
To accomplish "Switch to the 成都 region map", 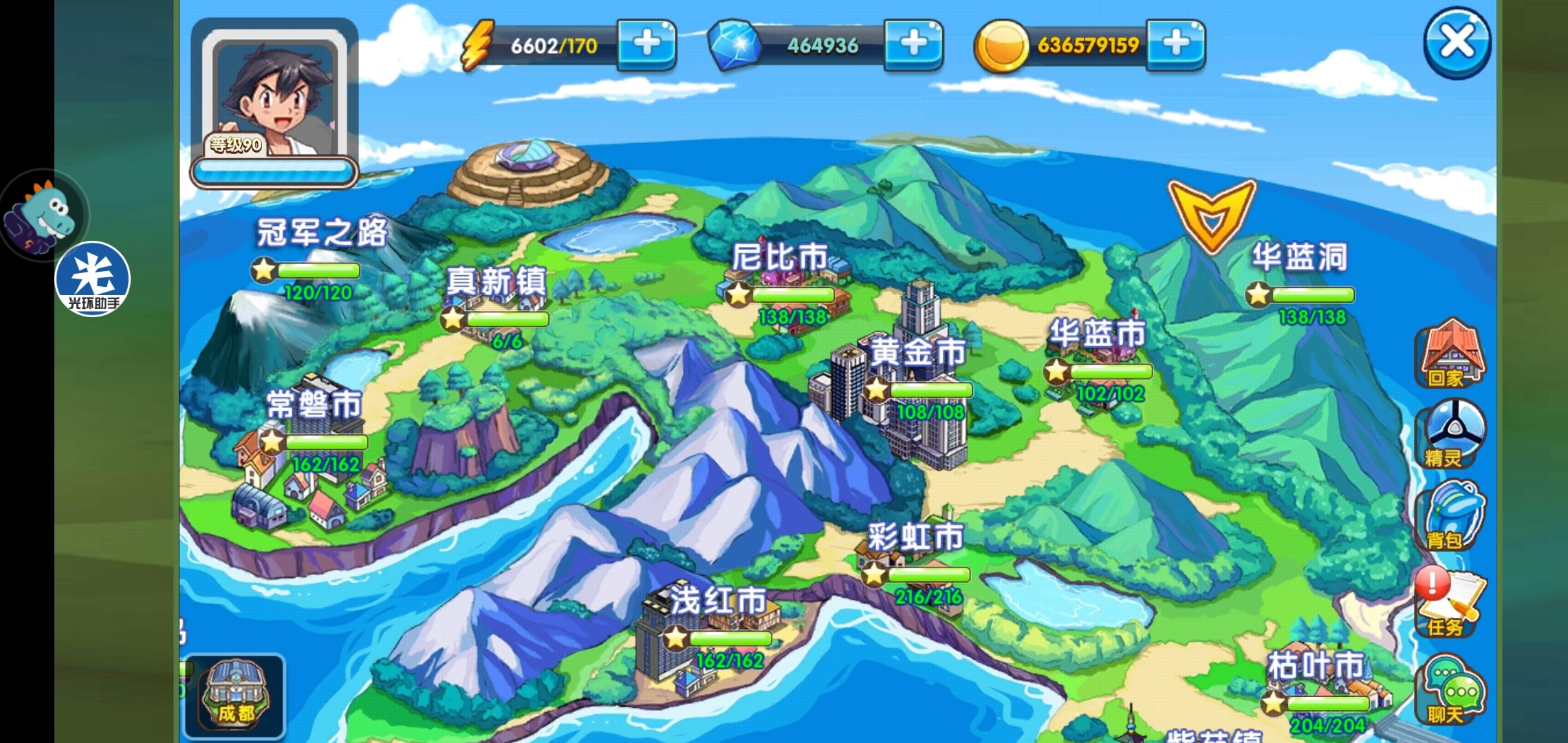I will [235, 695].
